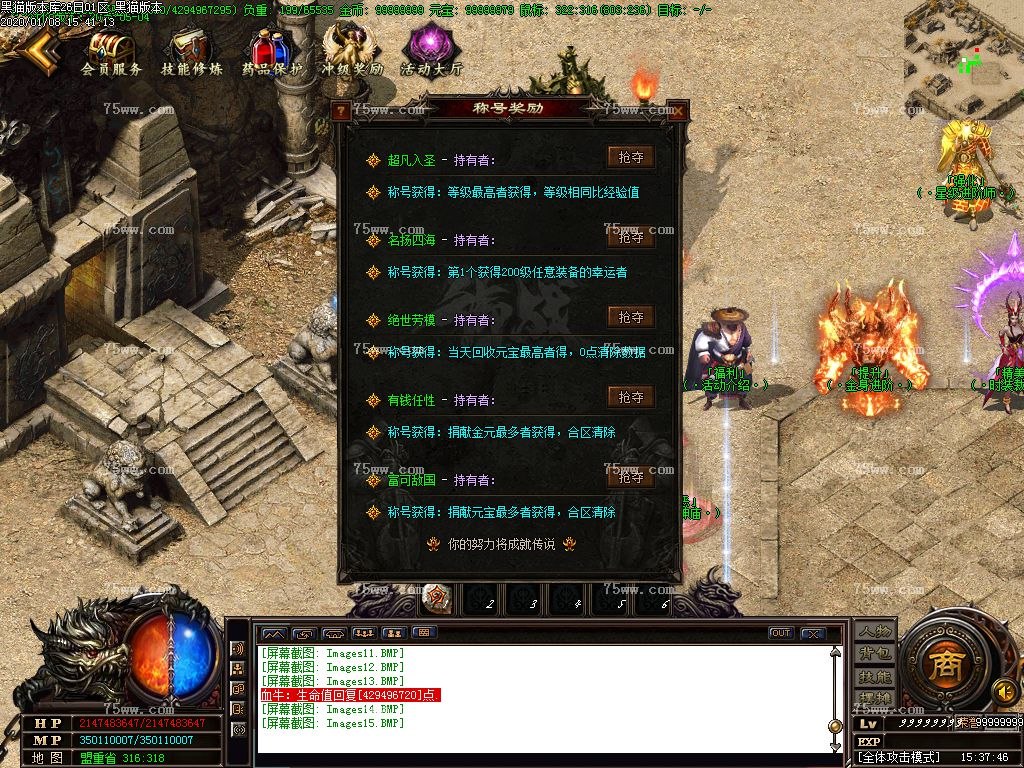Open 背包 inventory bag
This screenshot has width=1024, height=768.
[875, 654]
